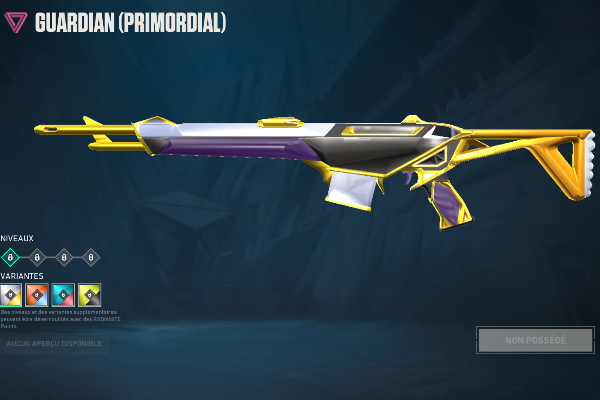
Task: Pick the cyan and pink variant swatch
Action: [63, 295]
